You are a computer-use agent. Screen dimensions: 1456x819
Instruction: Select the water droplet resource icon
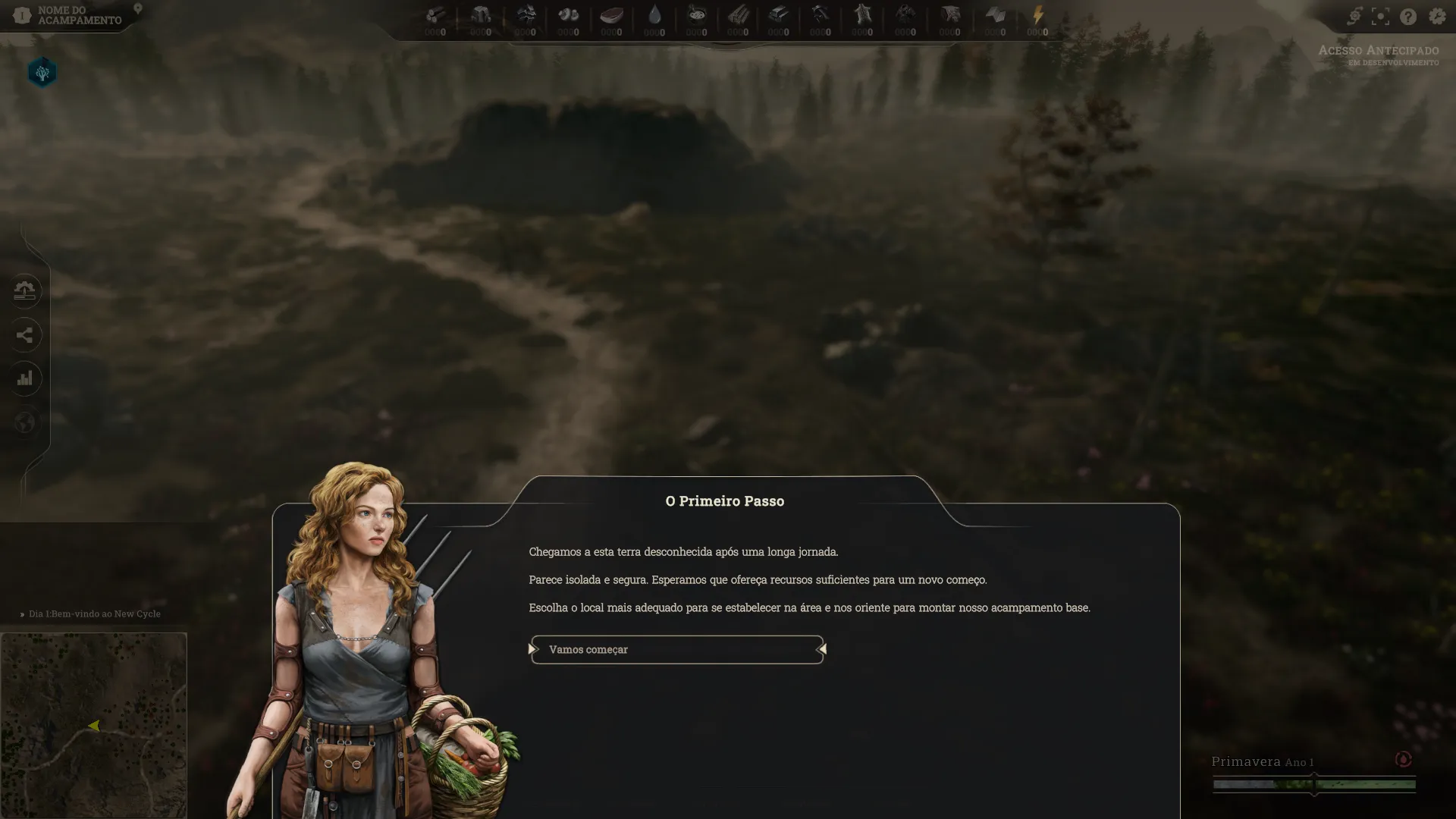pyautogui.click(x=654, y=15)
